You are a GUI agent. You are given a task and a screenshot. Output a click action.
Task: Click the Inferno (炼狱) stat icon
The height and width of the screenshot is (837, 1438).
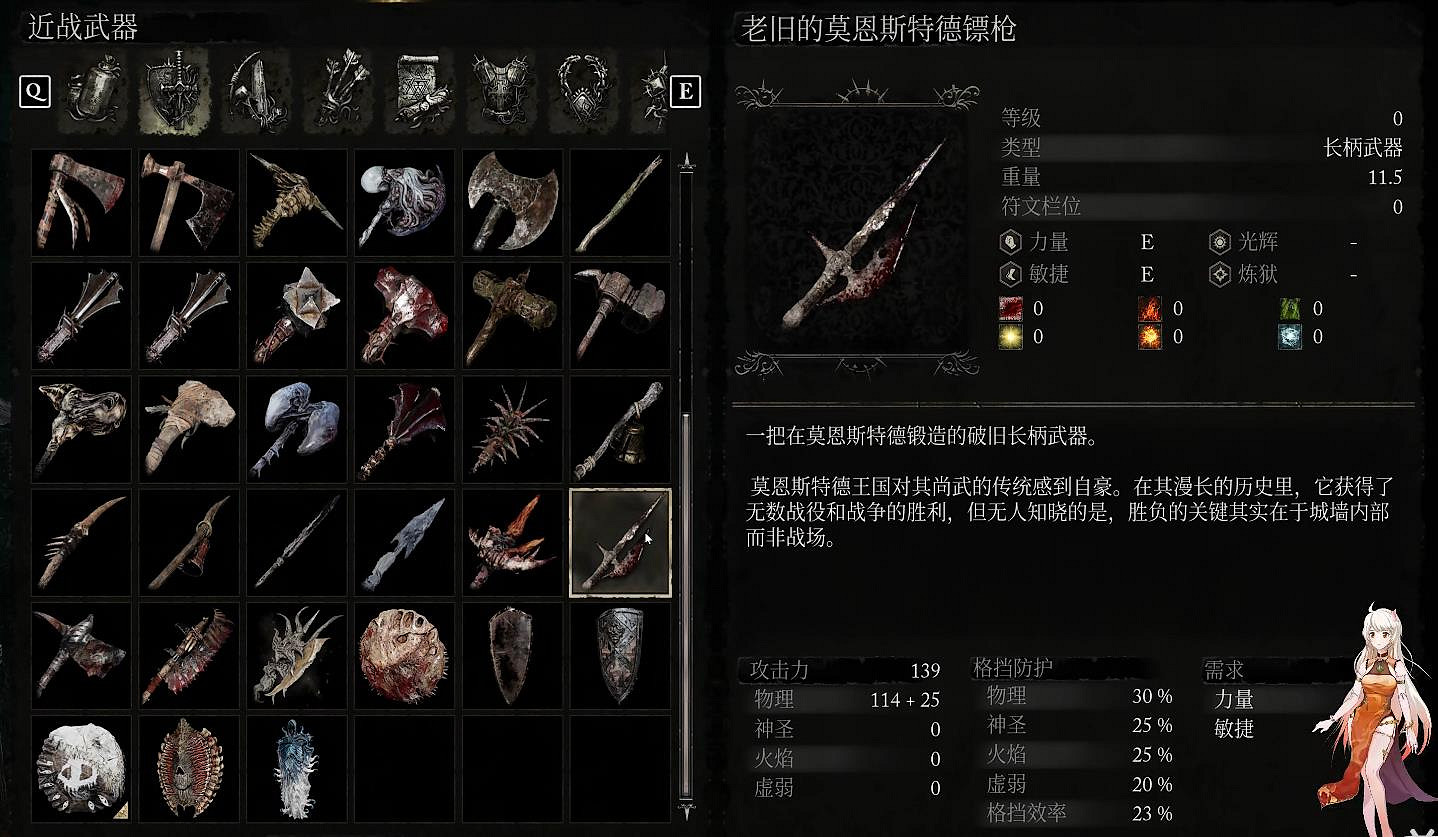[1219, 274]
